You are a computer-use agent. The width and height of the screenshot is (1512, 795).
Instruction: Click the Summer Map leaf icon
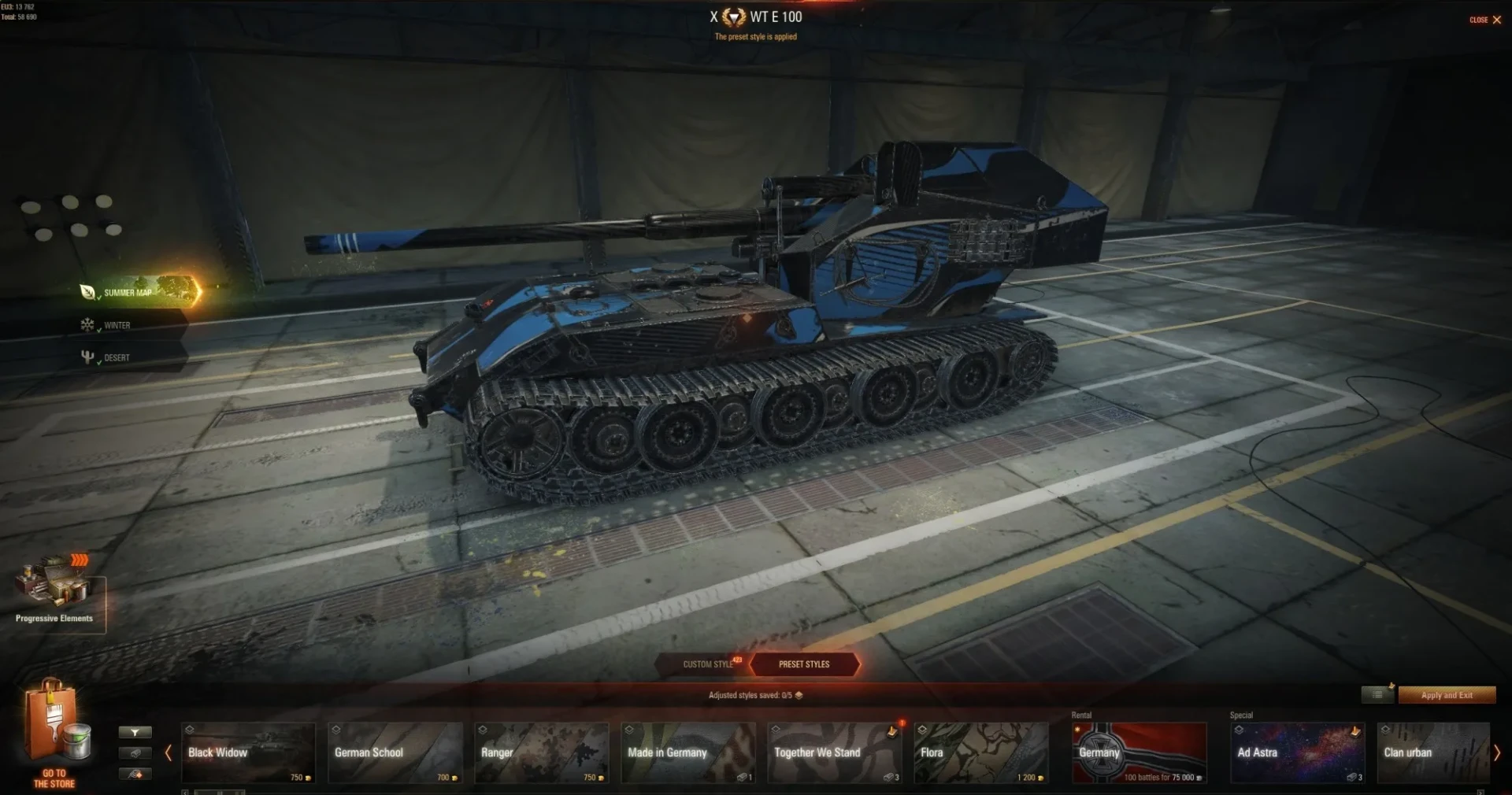(x=87, y=292)
